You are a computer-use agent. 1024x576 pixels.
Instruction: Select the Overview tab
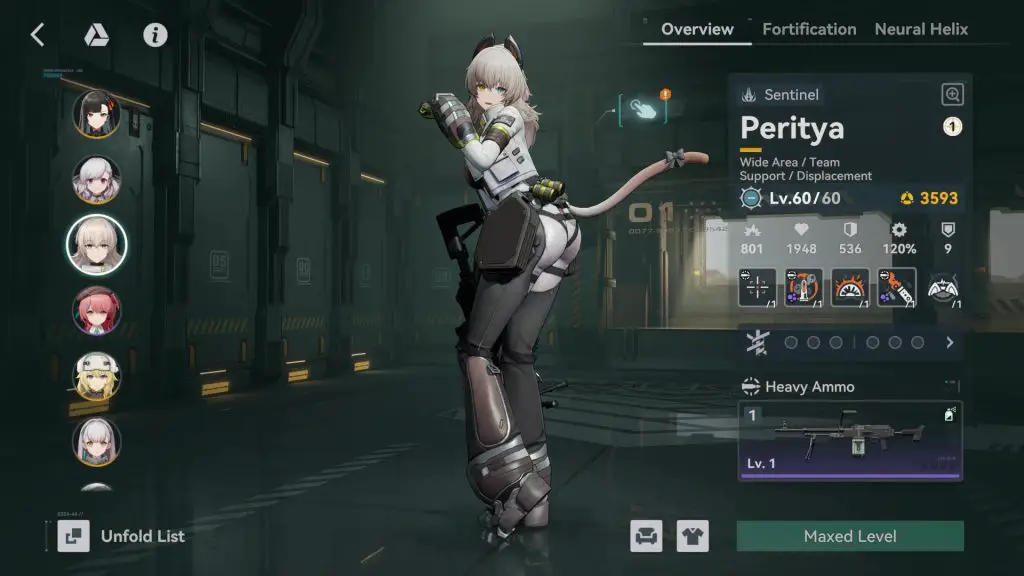(x=697, y=29)
